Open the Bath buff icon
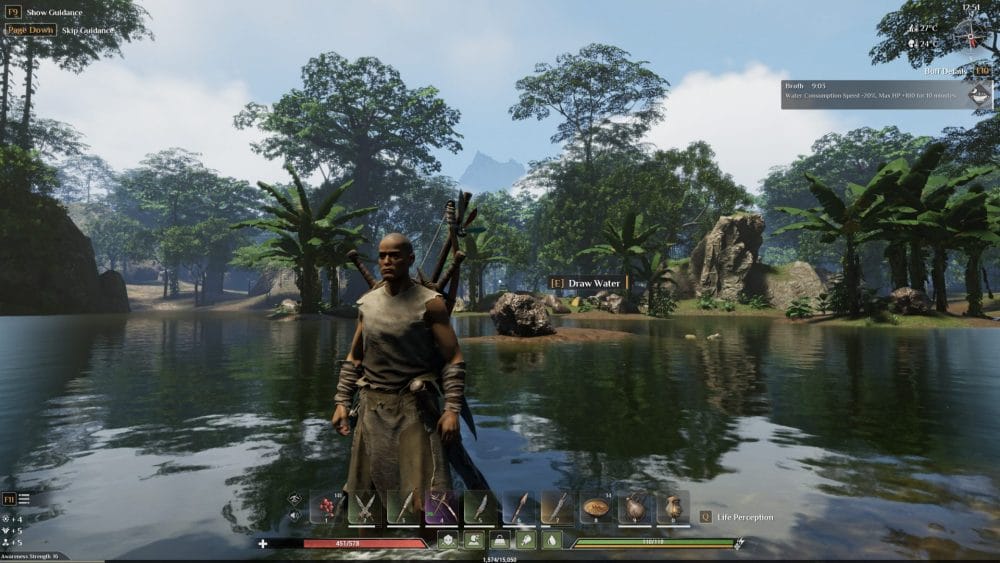This screenshot has height=563, width=1000. point(979,94)
